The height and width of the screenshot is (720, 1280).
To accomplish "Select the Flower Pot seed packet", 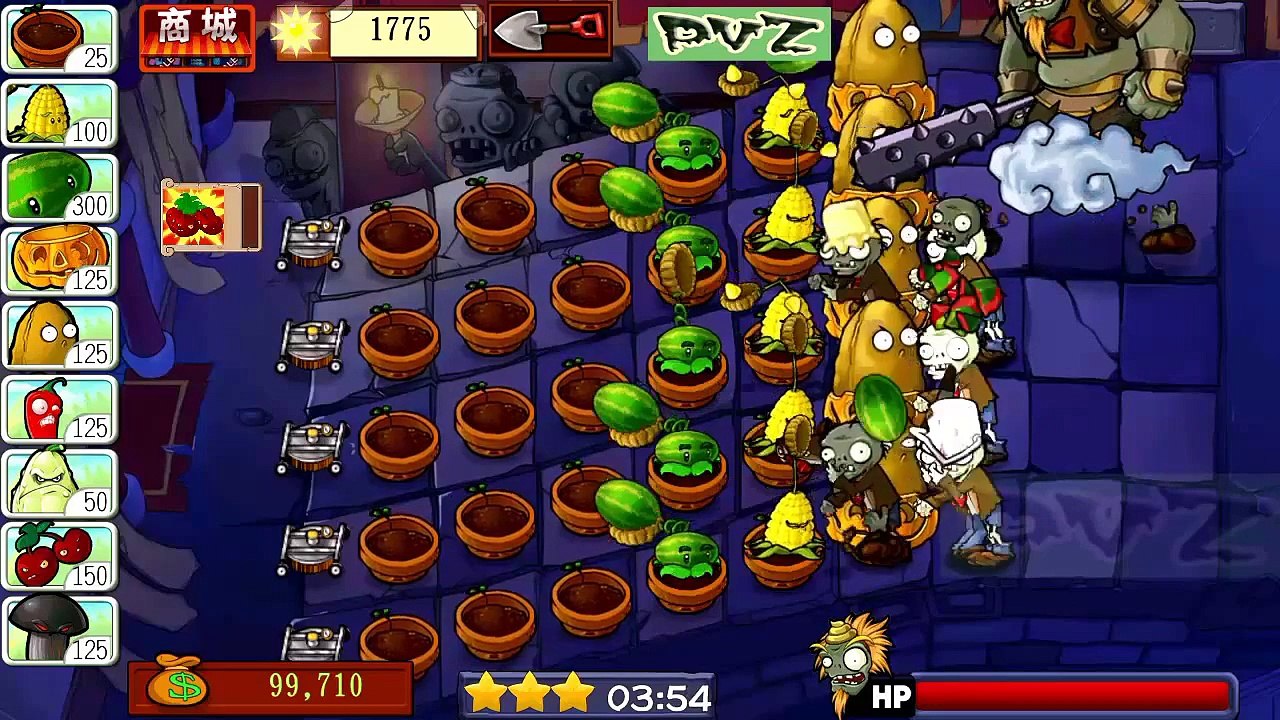I will click(x=60, y=39).
